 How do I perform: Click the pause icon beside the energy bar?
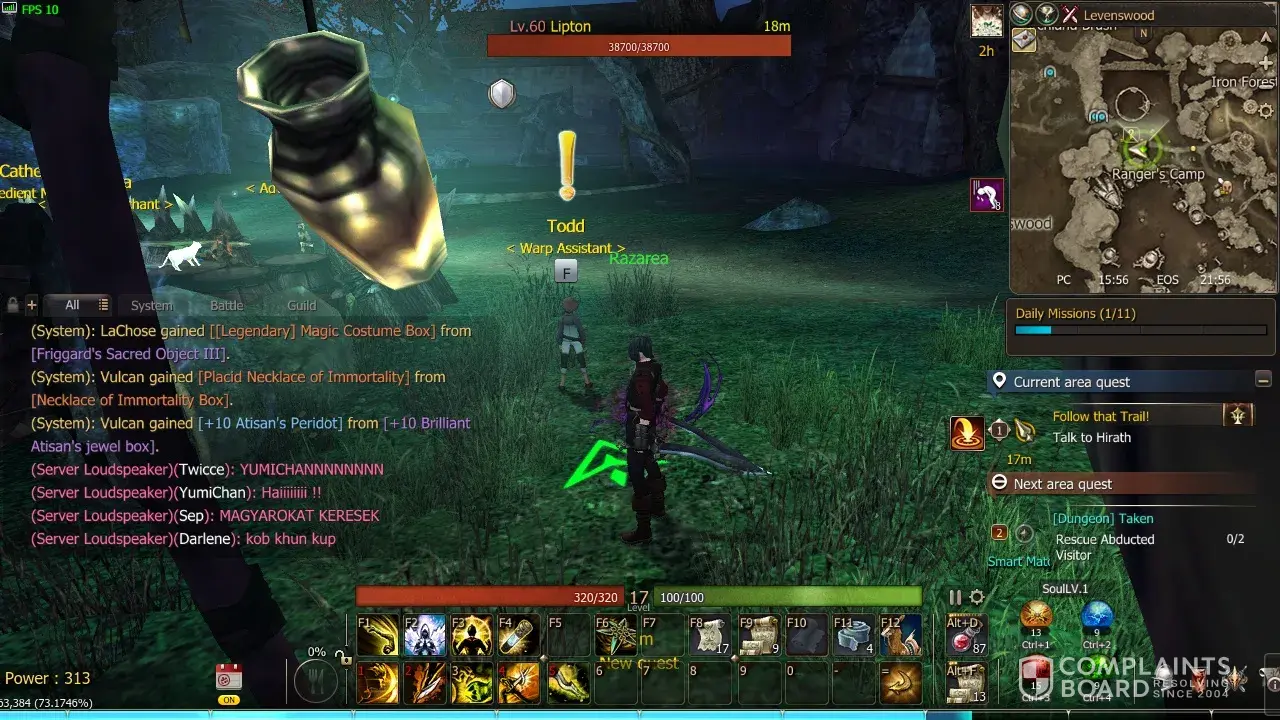point(955,597)
